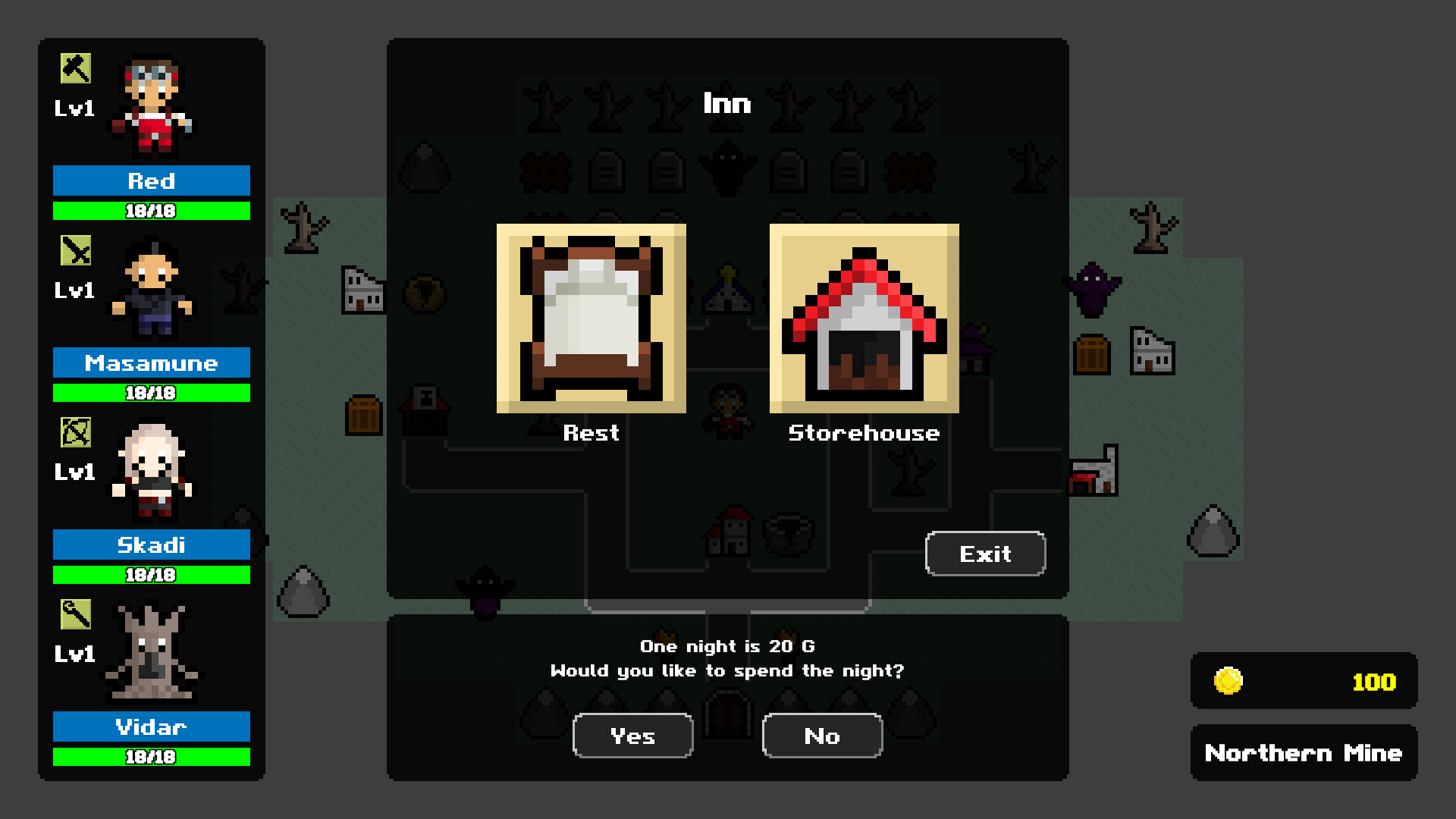Decline the night stay with No
Image resolution: width=1456 pixels, height=819 pixels.
pos(822,736)
